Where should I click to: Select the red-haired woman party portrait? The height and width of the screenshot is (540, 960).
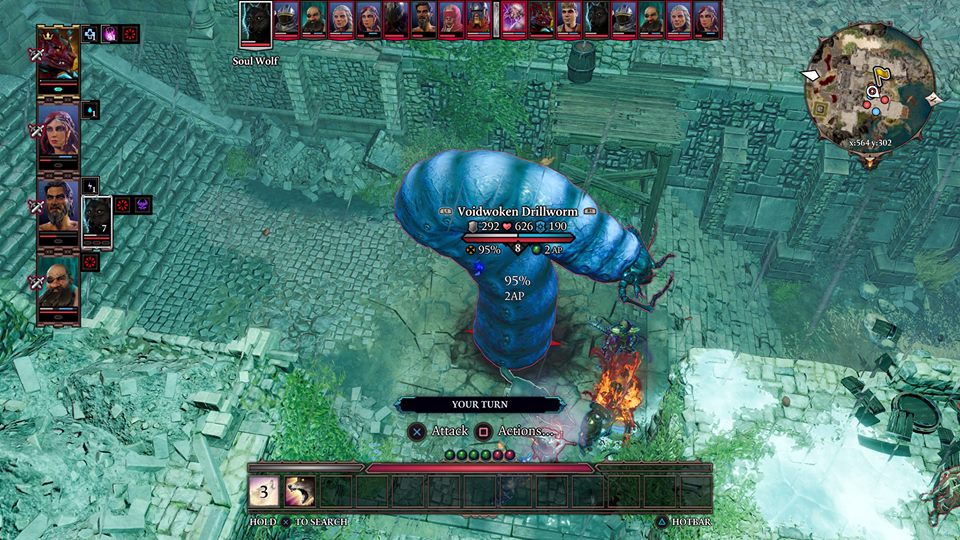58,130
